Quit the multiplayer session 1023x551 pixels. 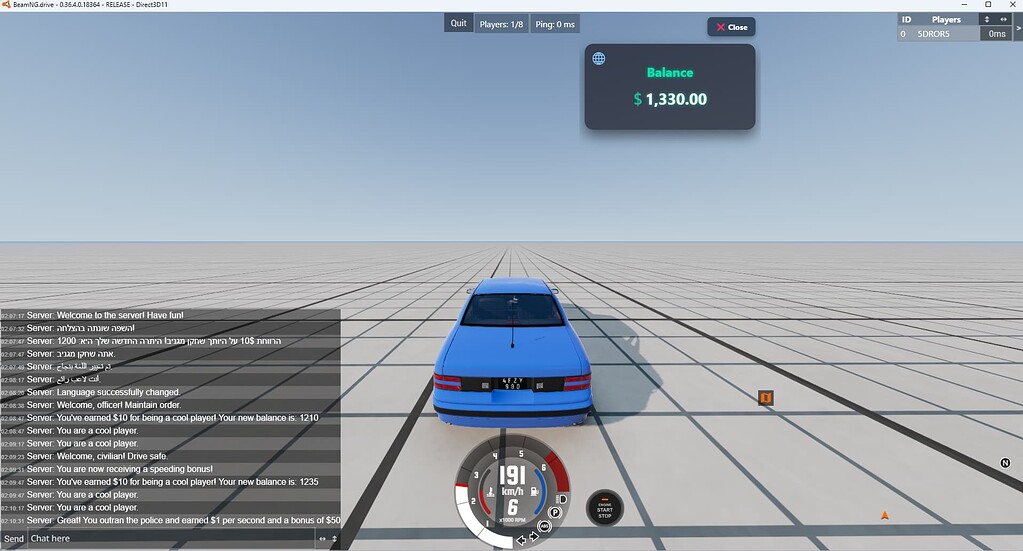click(x=458, y=23)
